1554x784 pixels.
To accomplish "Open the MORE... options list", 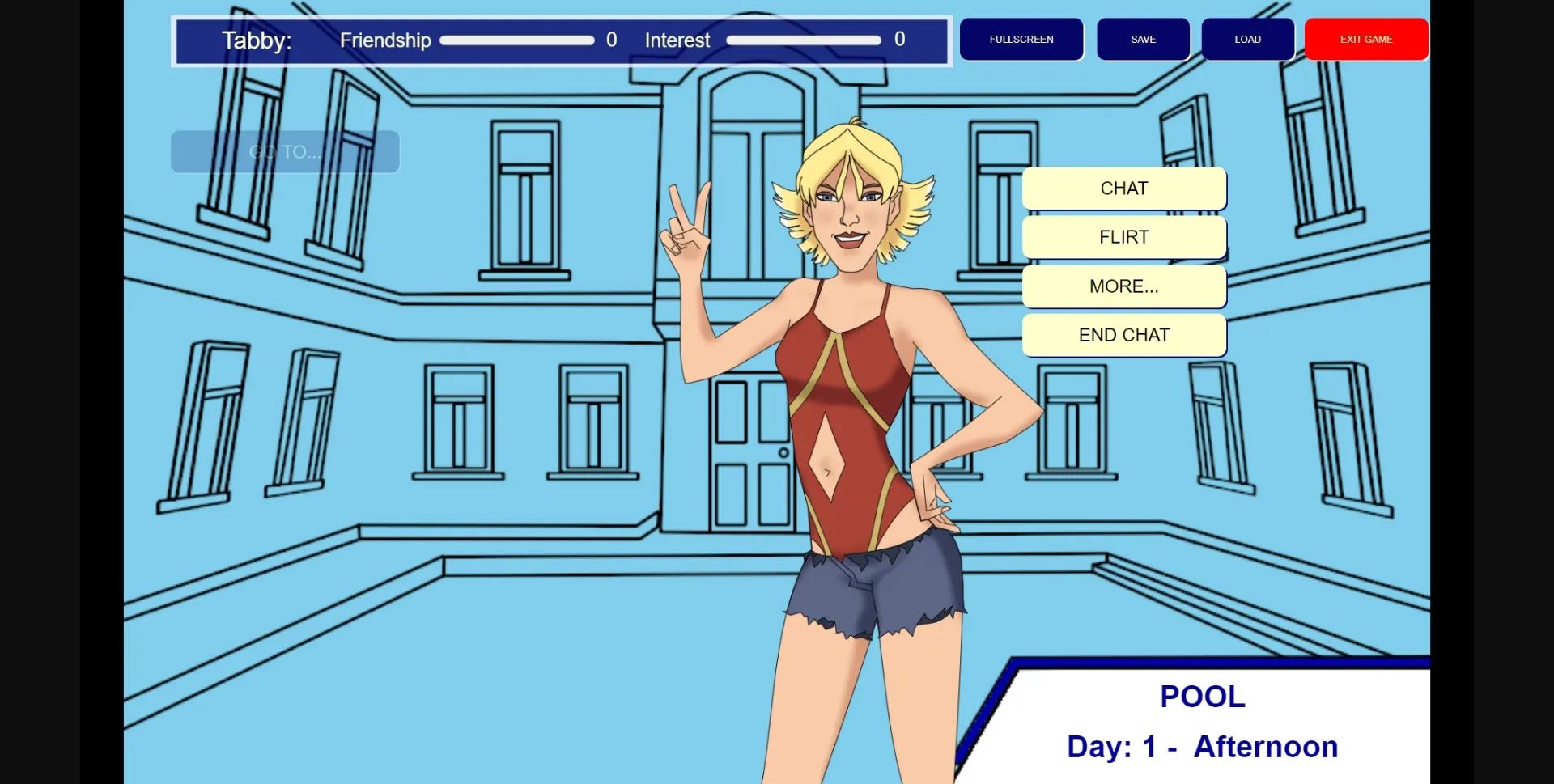I will (1123, 286).
